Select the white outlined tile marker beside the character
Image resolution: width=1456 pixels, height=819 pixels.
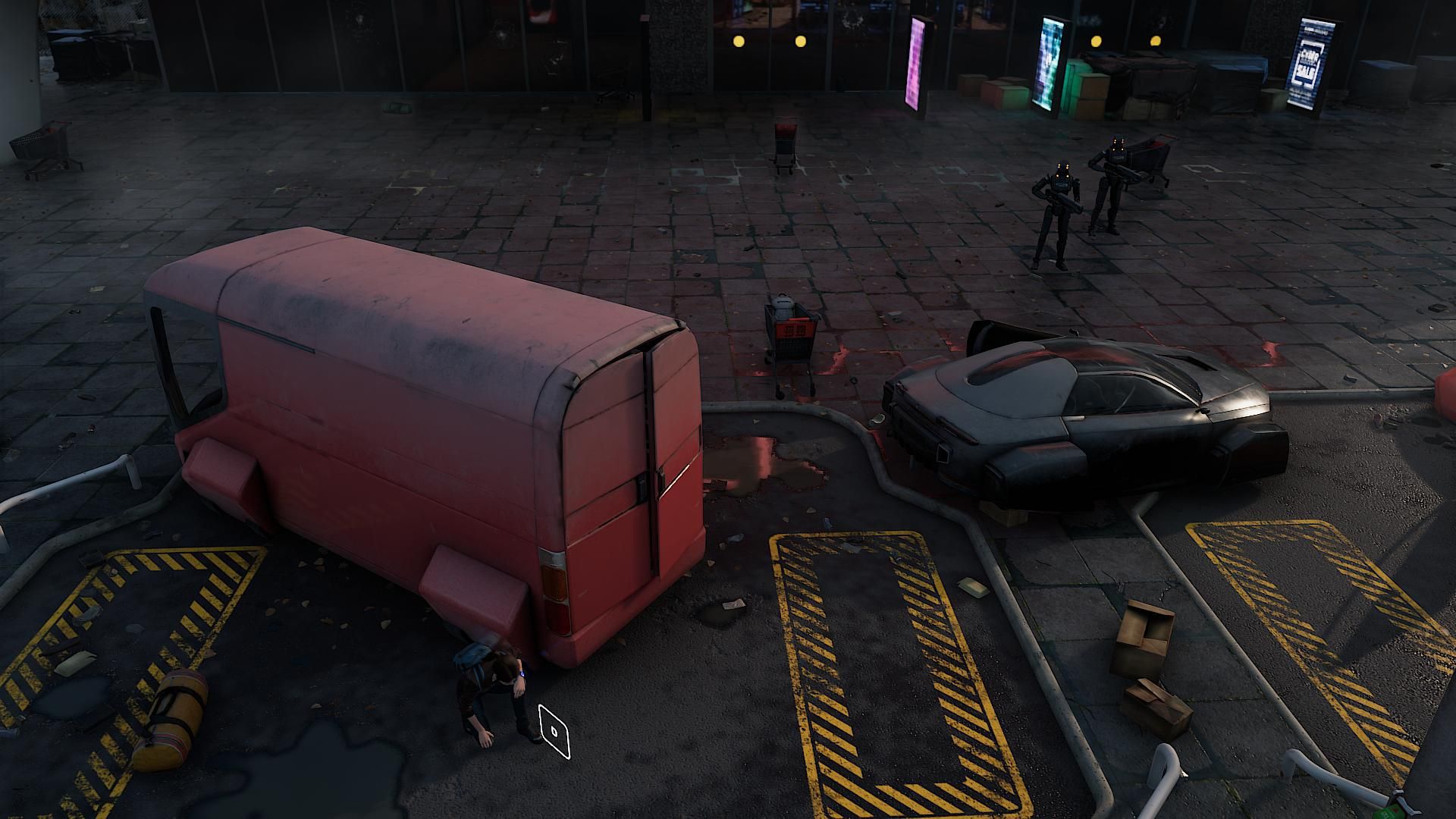coord(554,731)
